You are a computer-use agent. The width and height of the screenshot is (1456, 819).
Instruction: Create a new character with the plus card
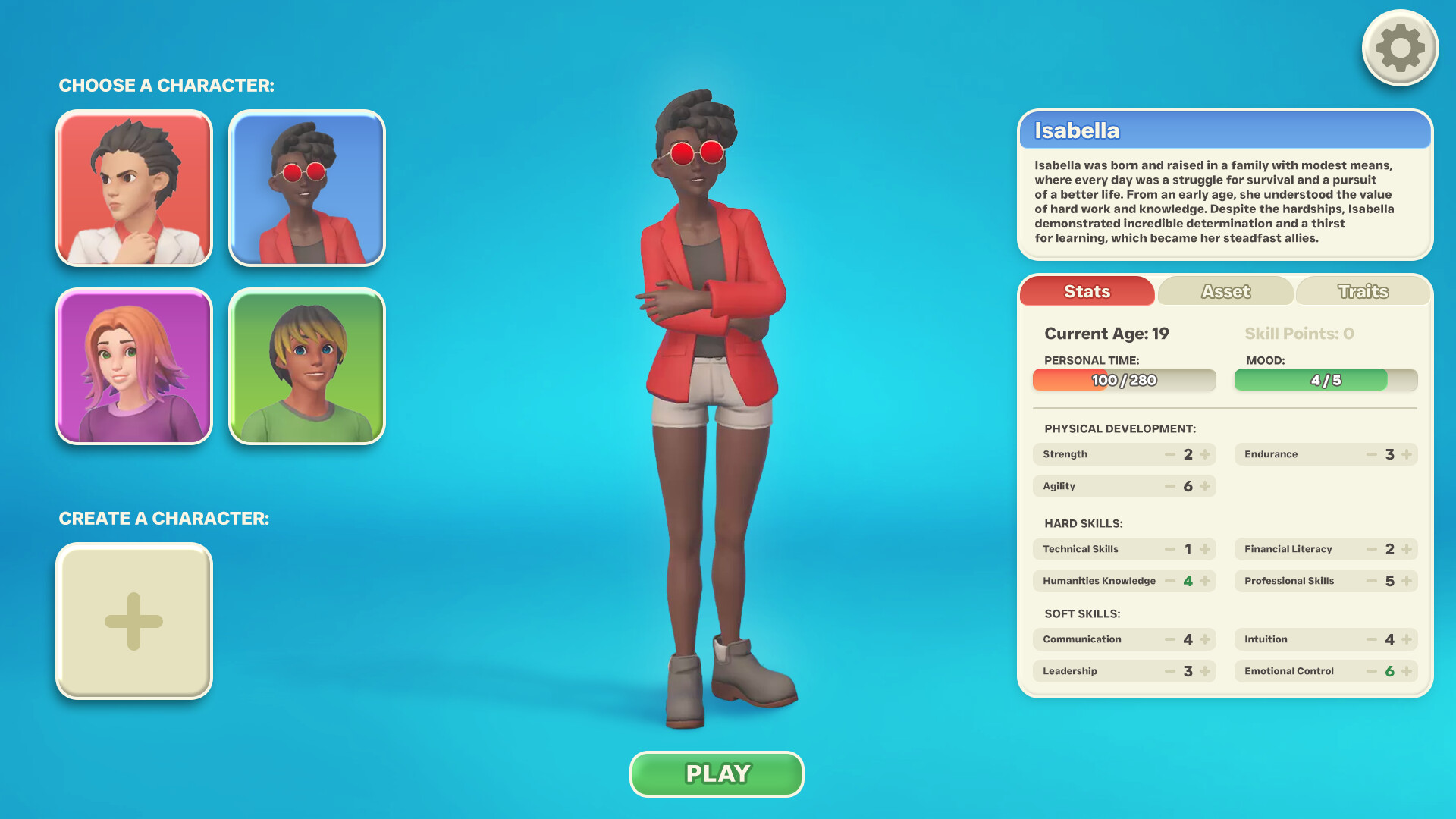click(x=133, y=620)
